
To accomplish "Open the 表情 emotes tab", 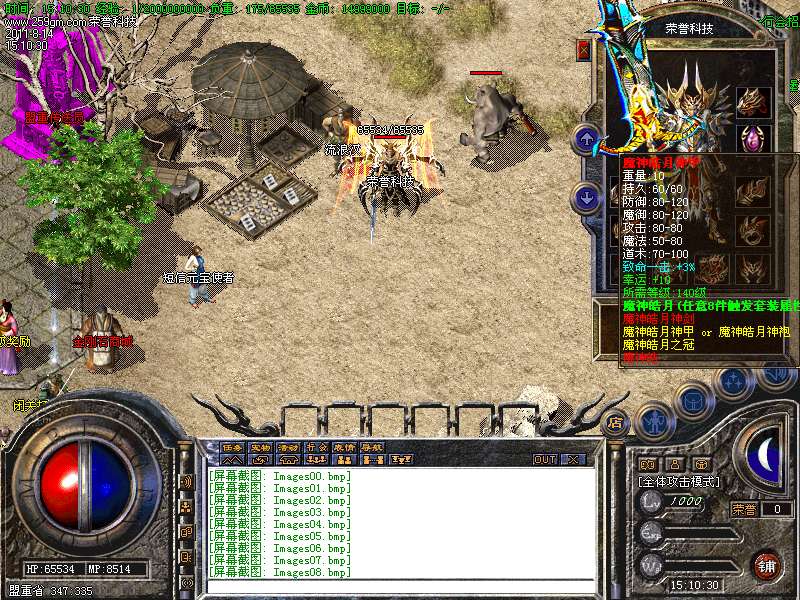I will 345,447.
